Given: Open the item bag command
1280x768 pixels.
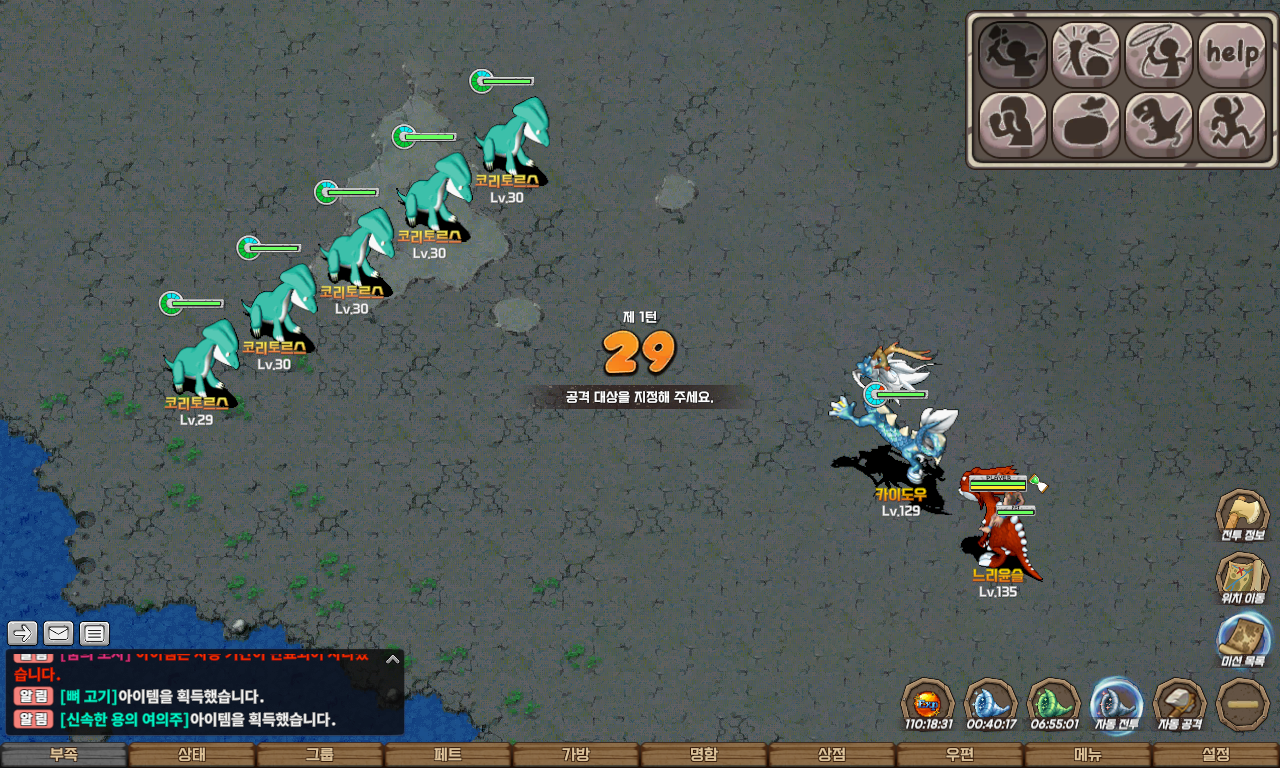Looking at the screenshot, I should 1086,125.
